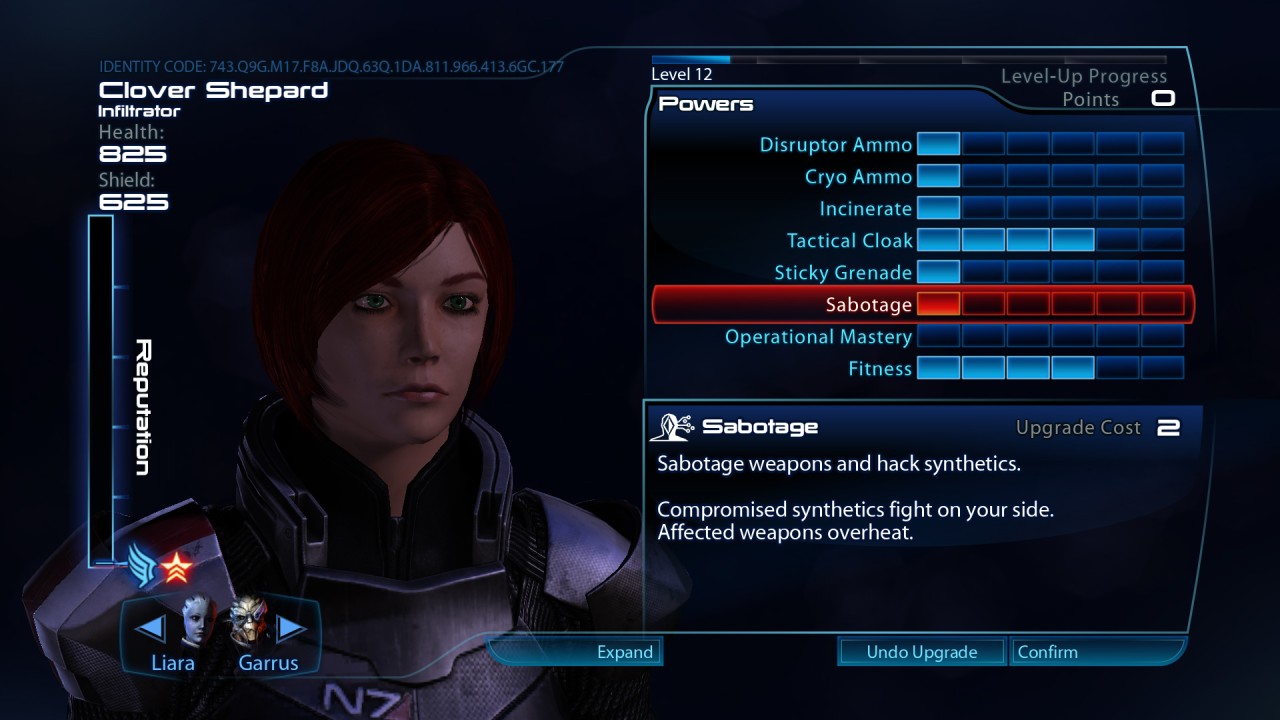1280x720 pixels.
Task: Click the right squad member arrow
Action: click(x=291, y=628)
